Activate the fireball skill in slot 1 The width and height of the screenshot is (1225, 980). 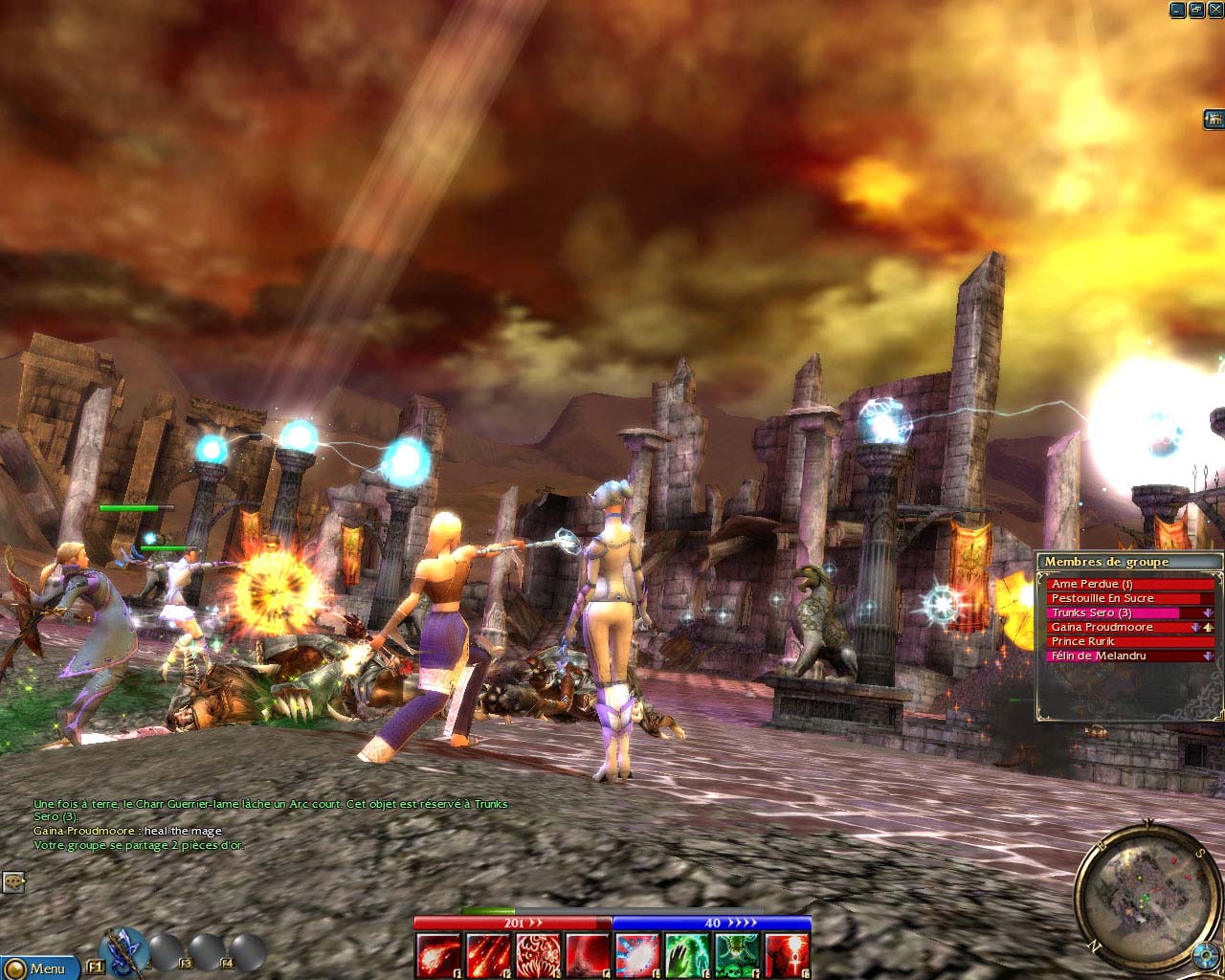438,955
